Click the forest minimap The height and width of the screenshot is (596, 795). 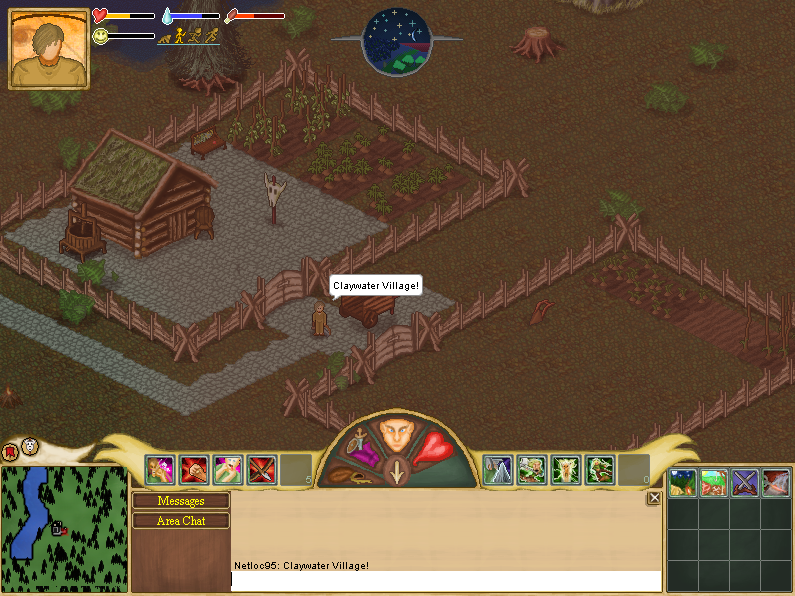point(64,527)
